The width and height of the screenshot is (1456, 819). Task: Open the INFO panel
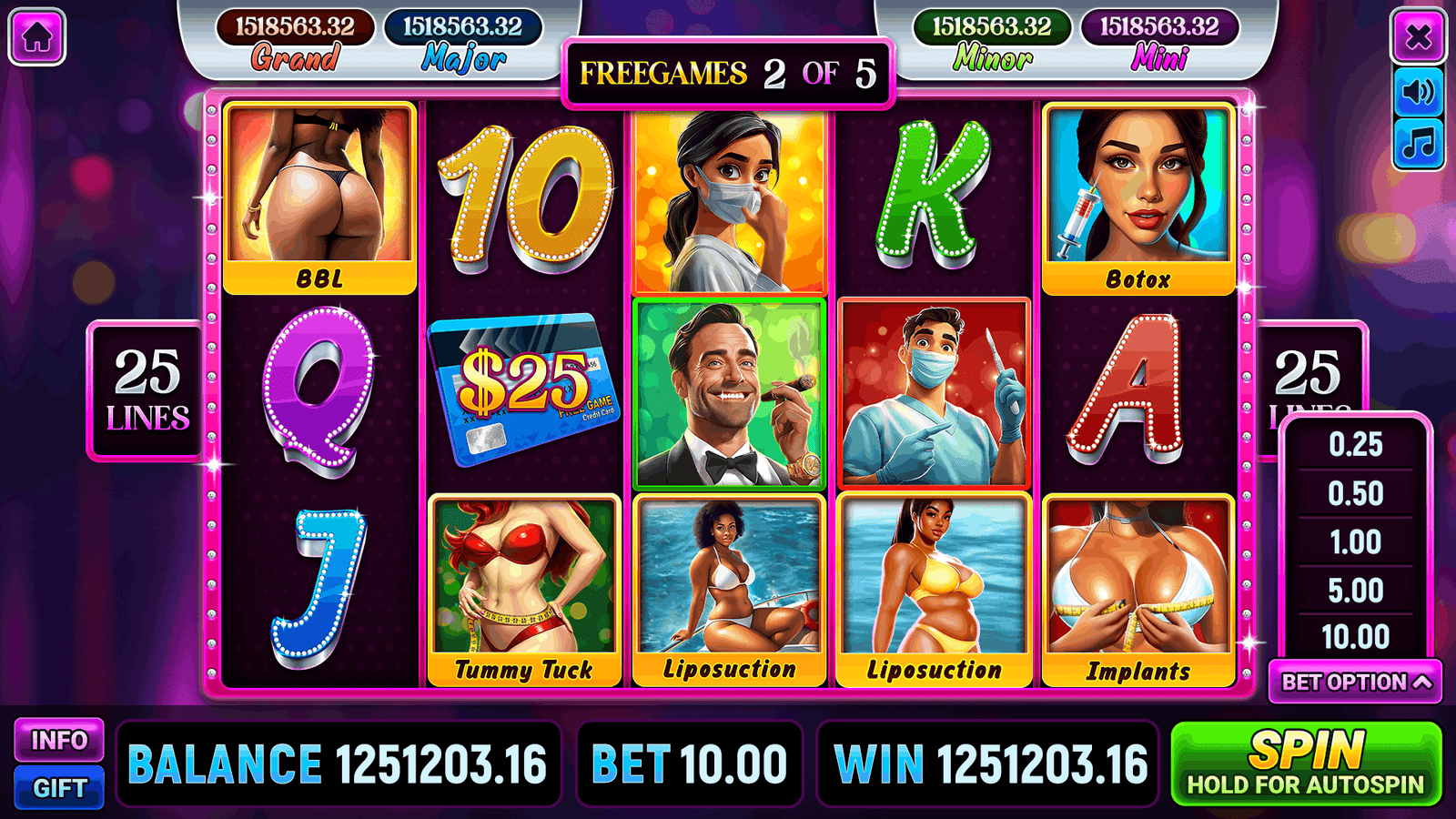click(59, 741)
